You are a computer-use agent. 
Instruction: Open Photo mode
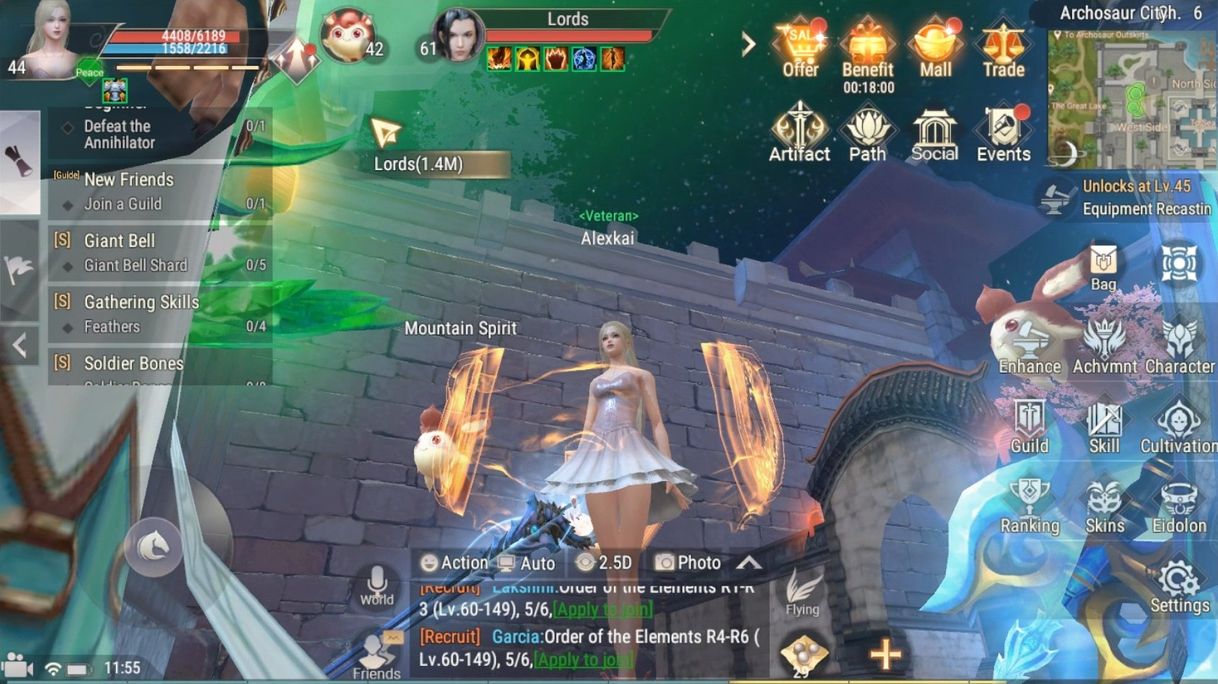(x=688, y=563)
